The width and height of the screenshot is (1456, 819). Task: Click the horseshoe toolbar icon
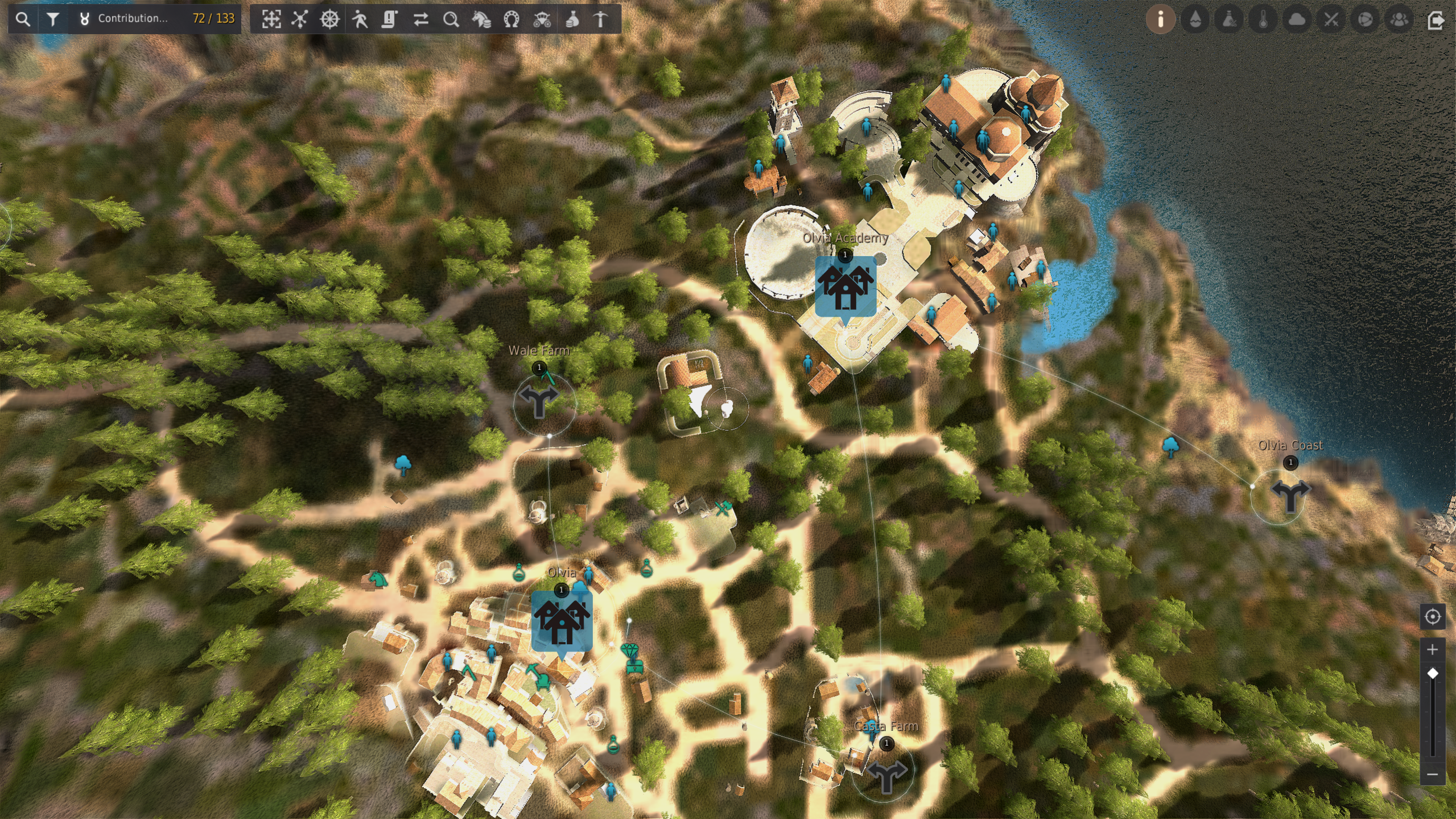pyautogui.click(x=512, y=19)
